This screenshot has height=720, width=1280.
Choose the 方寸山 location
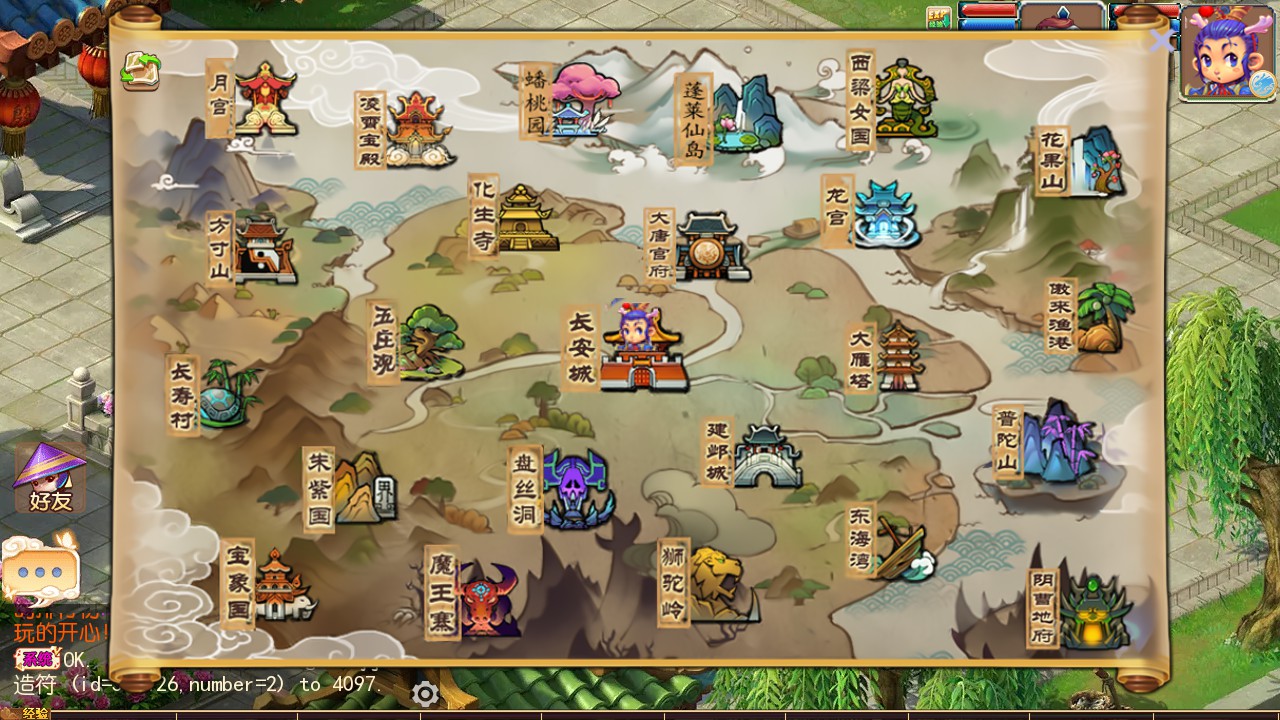pos(262,249)
